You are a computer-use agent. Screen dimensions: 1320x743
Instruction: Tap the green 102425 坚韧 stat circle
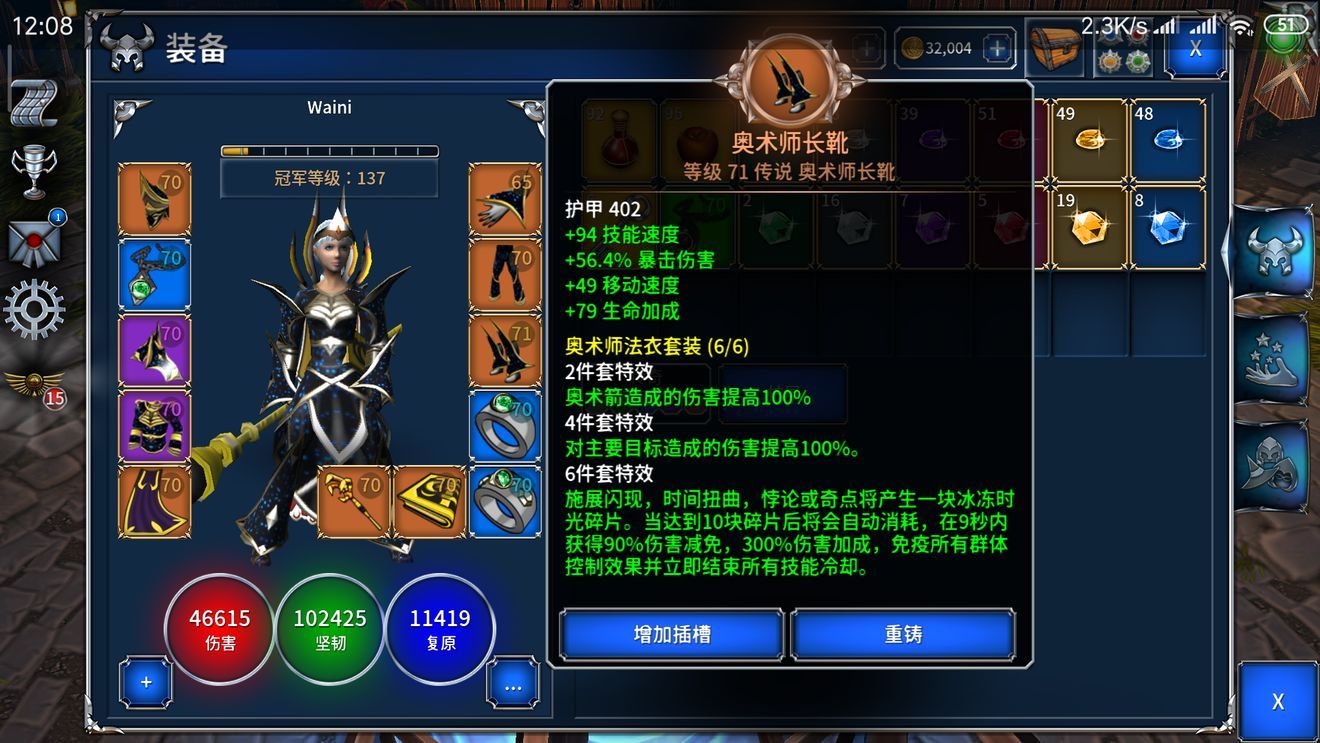330,630
